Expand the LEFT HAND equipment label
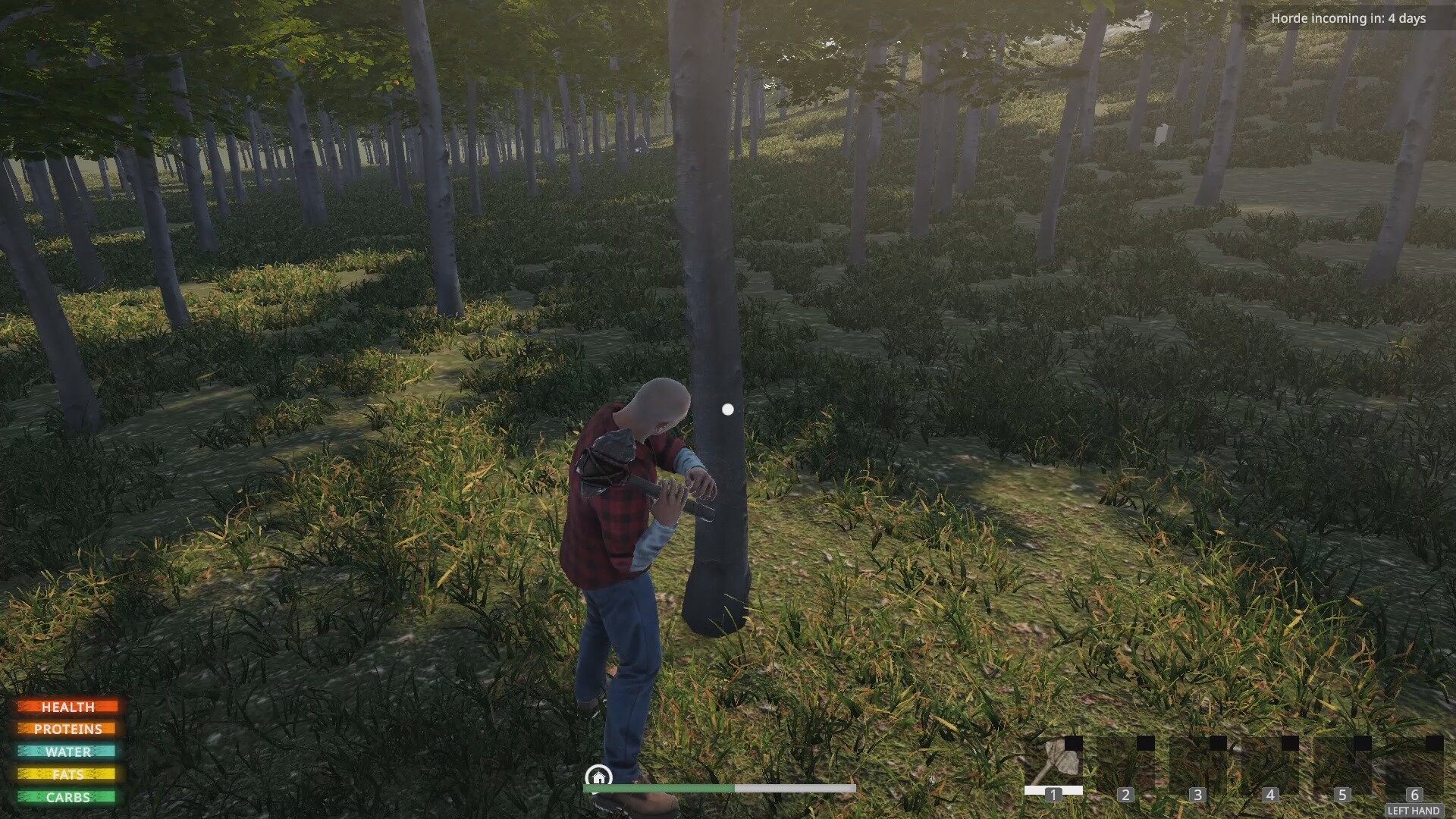 [1414, 811]
